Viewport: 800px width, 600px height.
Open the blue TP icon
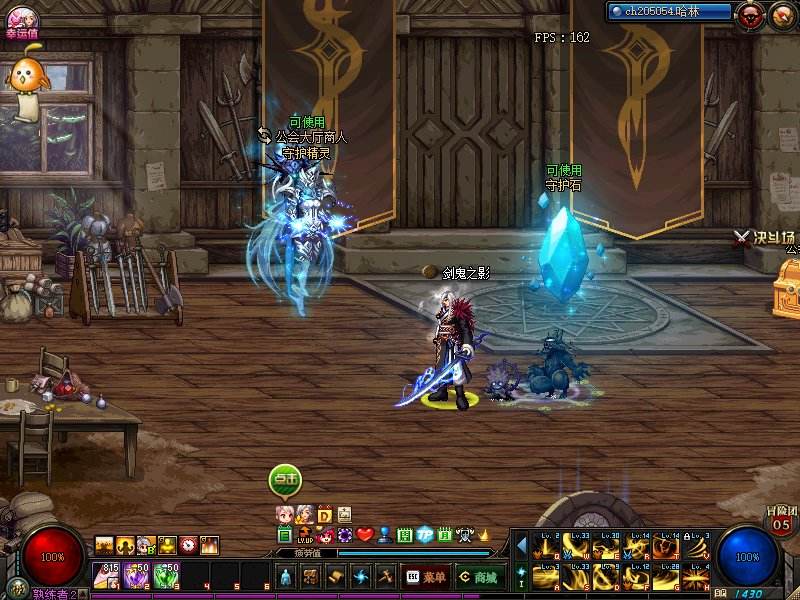tap(424, 535)
